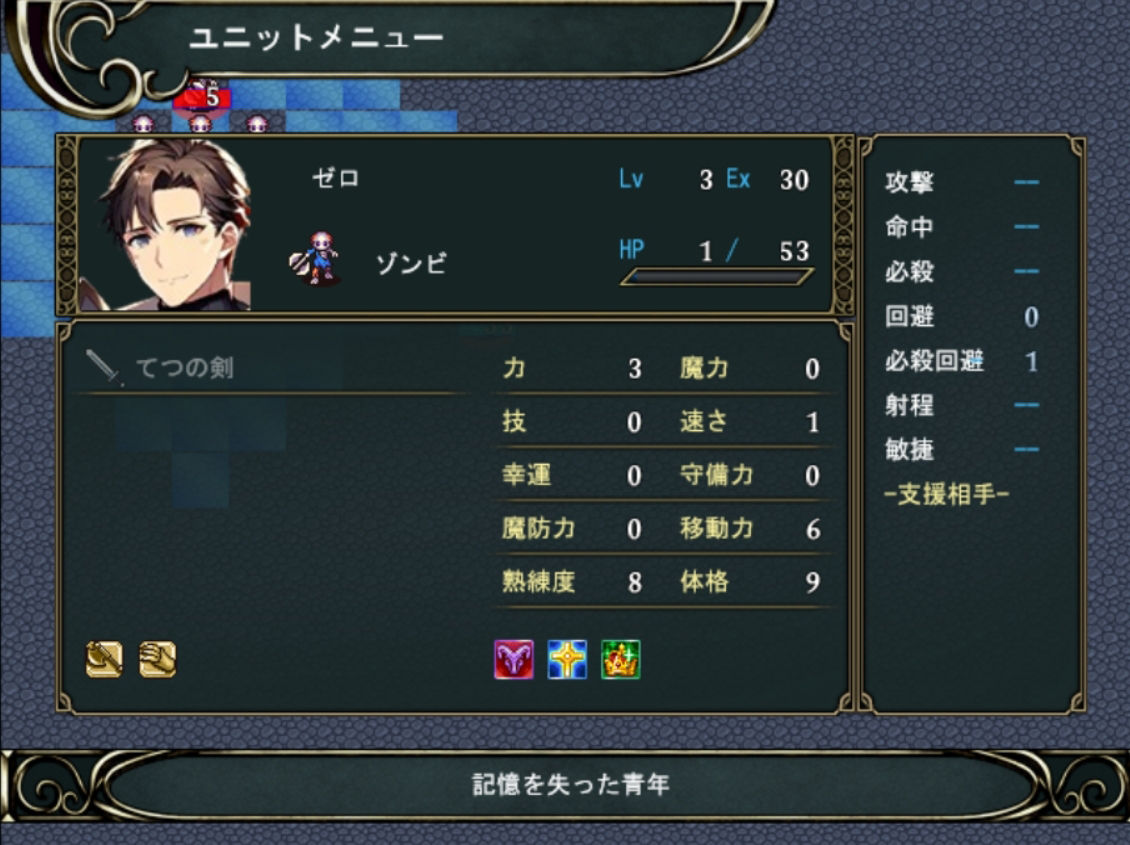
Task: Select the green crown skill icon
Action: [x=620, y=660]
